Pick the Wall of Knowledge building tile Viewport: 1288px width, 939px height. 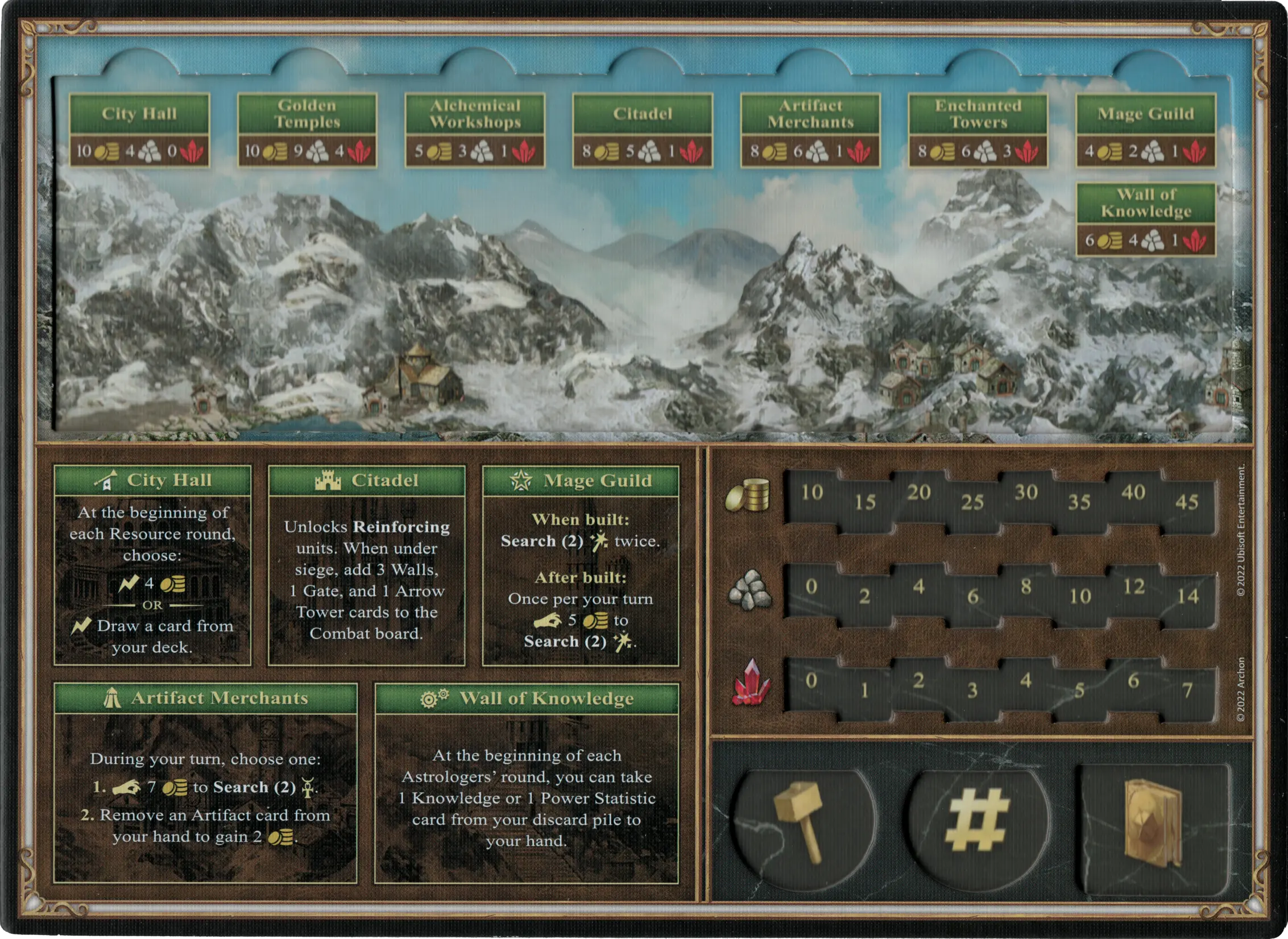pos(1146,220)
